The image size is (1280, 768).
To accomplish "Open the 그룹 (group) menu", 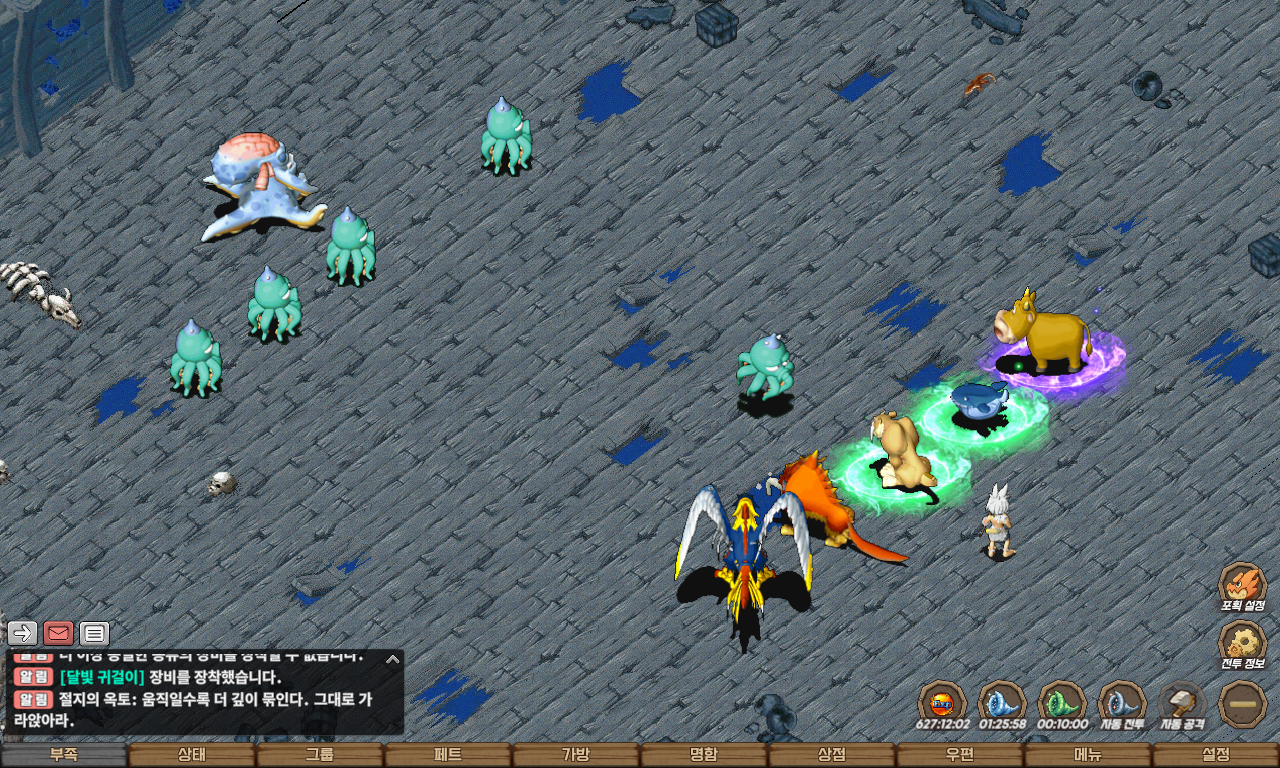I will tap(320, 755).
